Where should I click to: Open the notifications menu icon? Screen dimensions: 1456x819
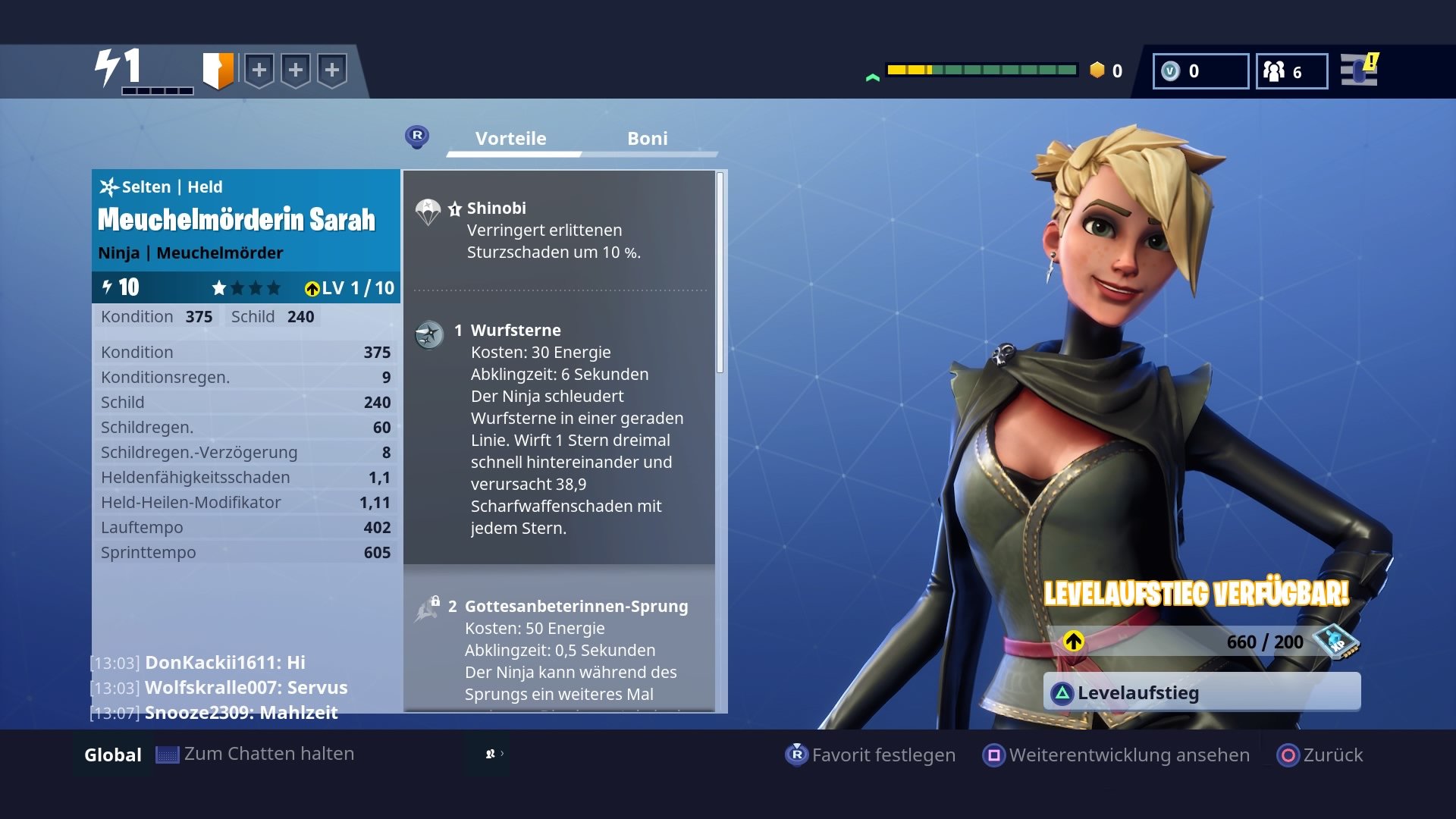pos(1357,71)
